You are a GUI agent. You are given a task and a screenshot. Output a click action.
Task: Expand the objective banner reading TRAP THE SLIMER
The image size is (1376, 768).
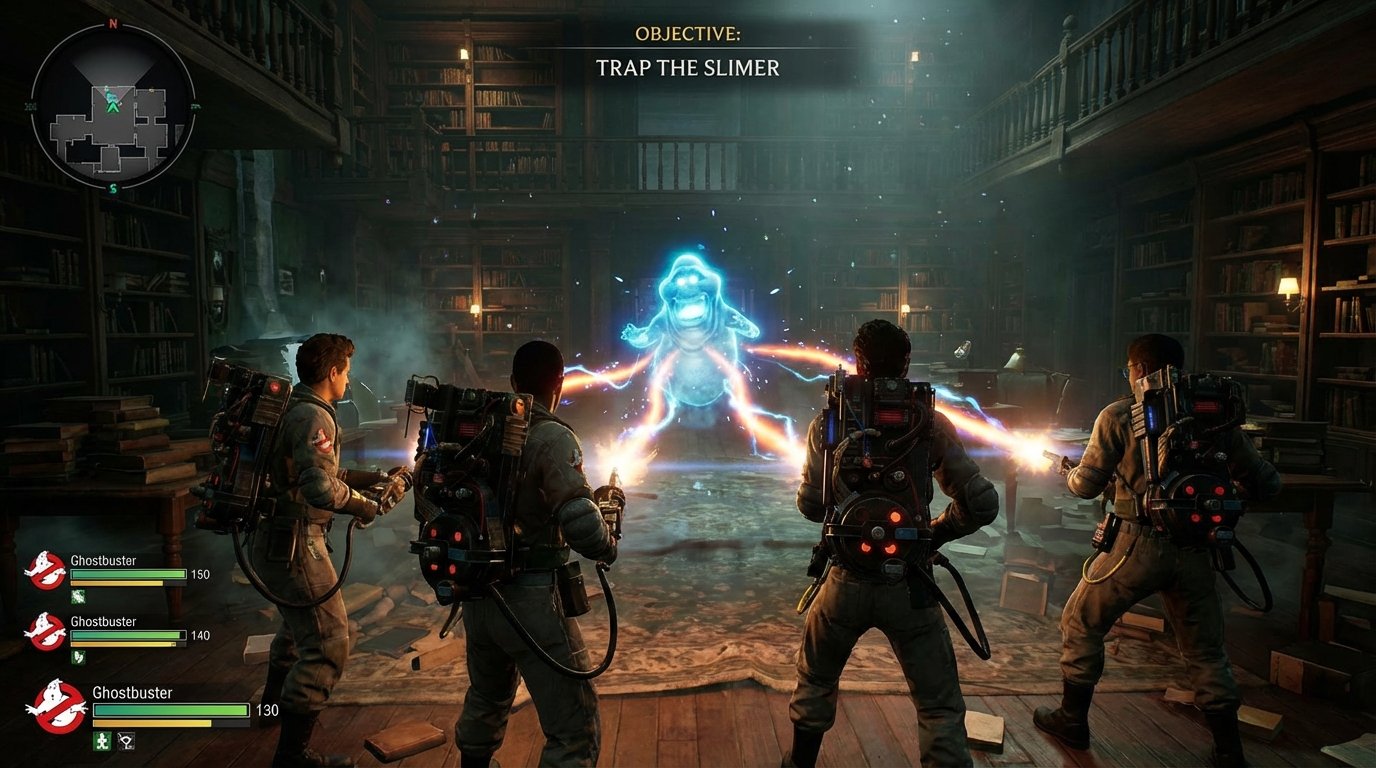pos(689,69)
